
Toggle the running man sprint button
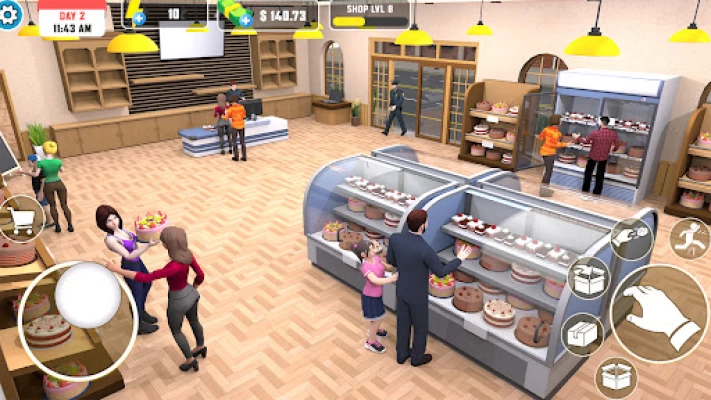click(688, 238)
